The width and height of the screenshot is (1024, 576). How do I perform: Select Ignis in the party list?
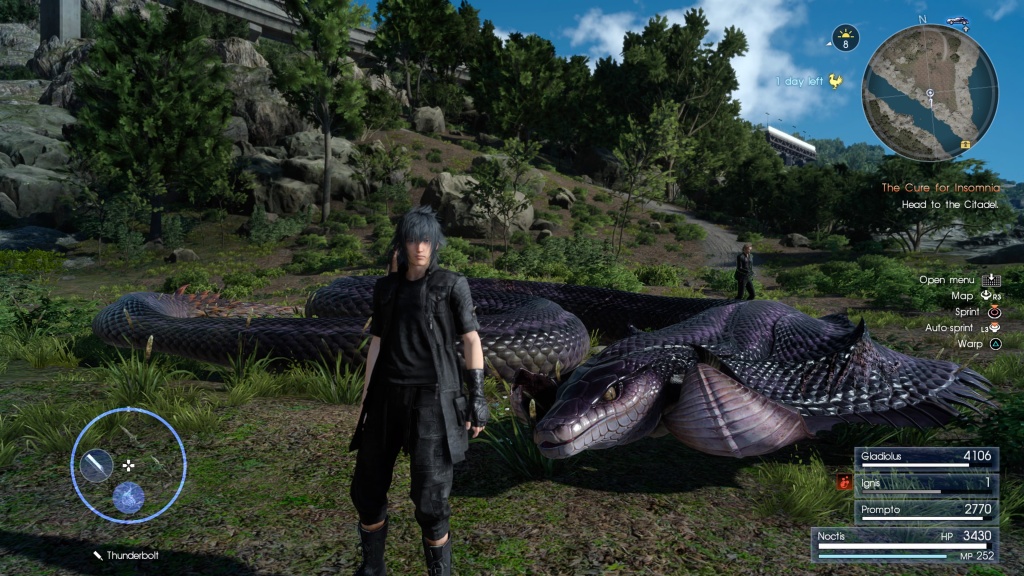(x=925, y=484)
